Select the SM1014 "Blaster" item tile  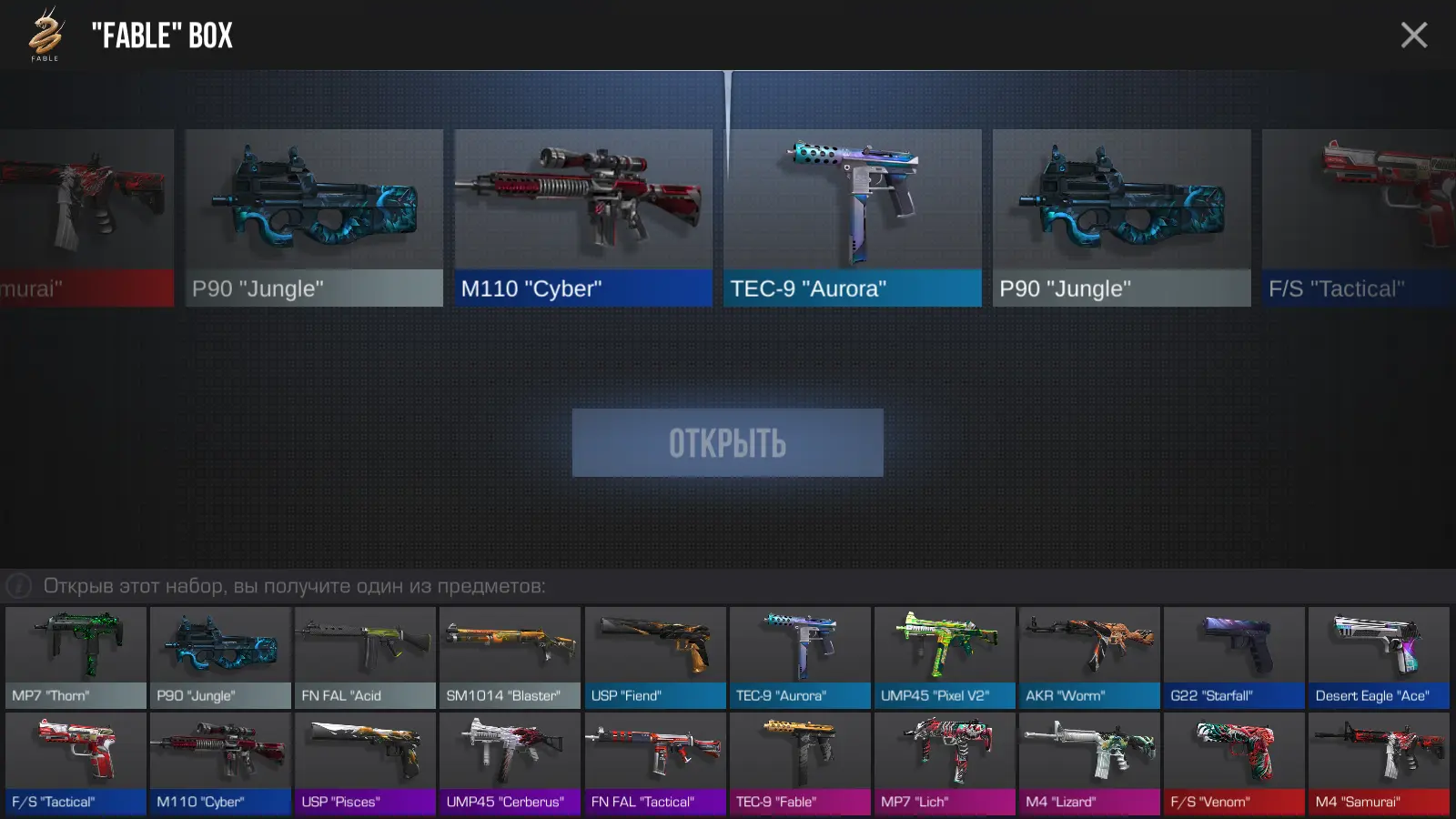510,657
